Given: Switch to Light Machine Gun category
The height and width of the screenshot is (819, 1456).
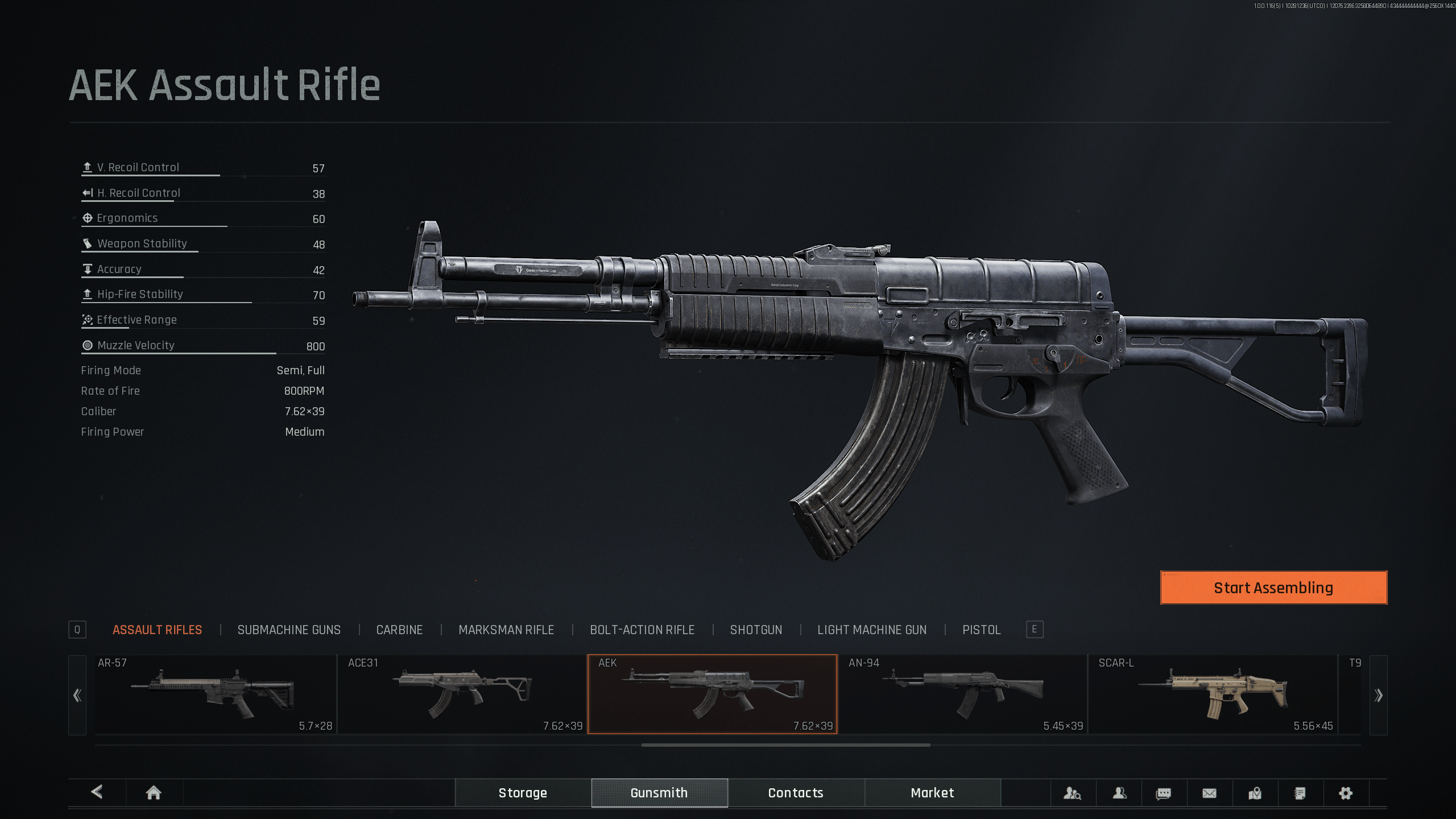Looking at the screenshot, I should (872, 630).
